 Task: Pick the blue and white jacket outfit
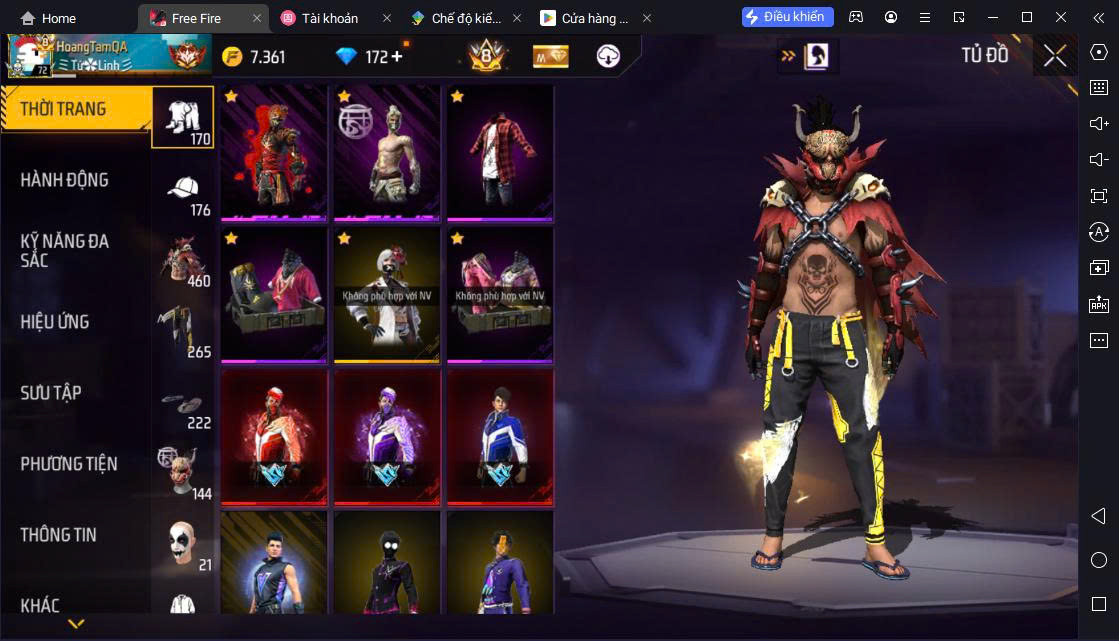[x=500, y=437]
